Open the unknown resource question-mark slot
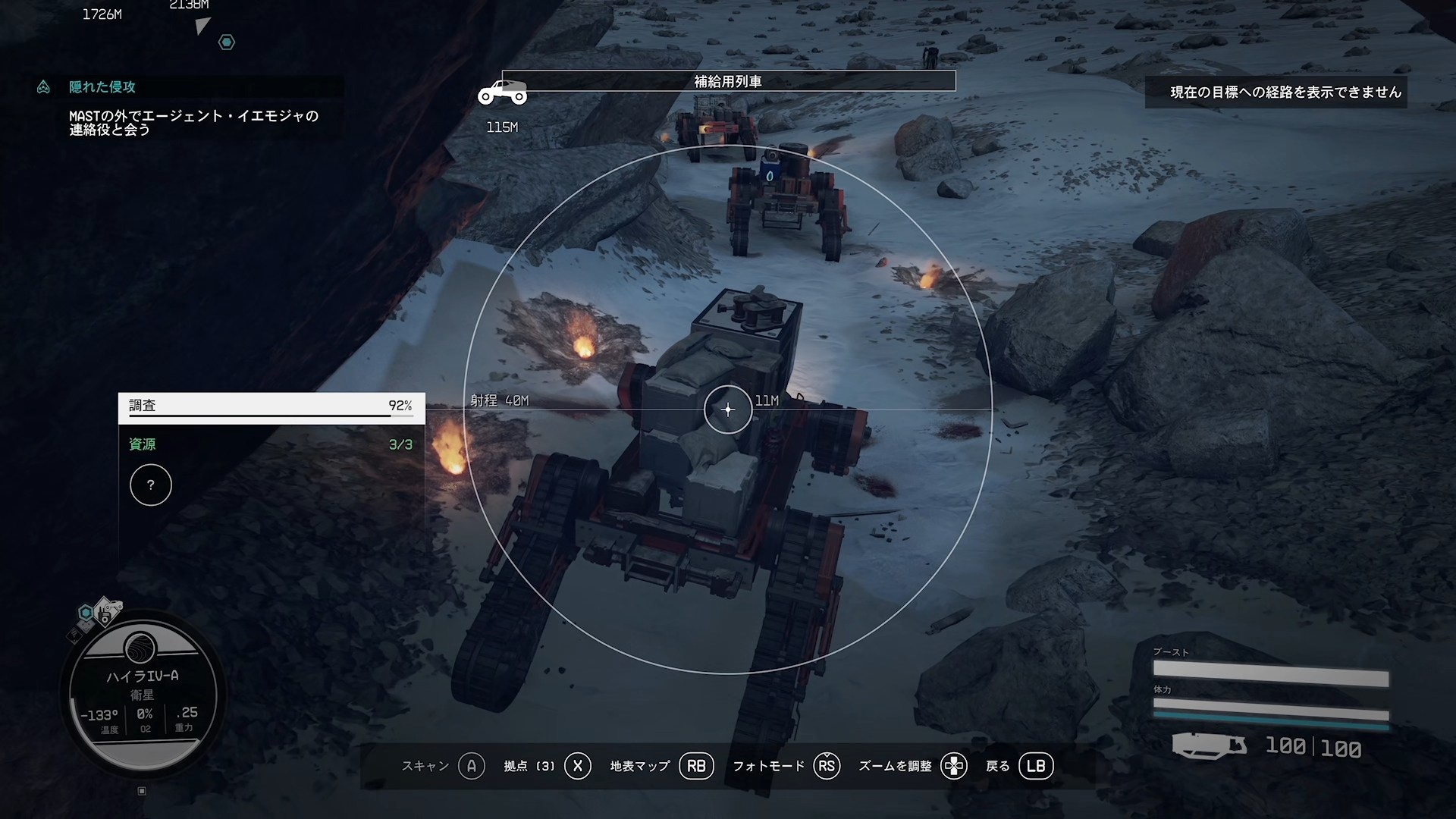The height and width of the screenshot is (819, 1456). pyautogui.click(x=151, y=485)
